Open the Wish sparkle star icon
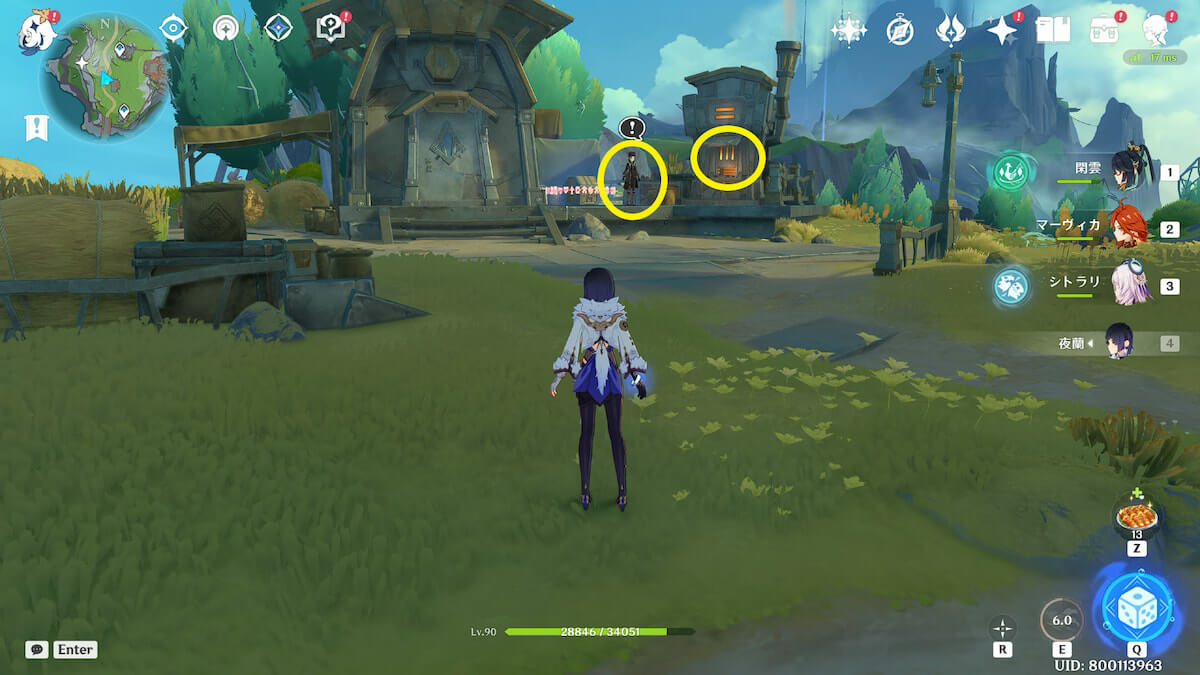 pyautogui.click(x=848, y=31)
